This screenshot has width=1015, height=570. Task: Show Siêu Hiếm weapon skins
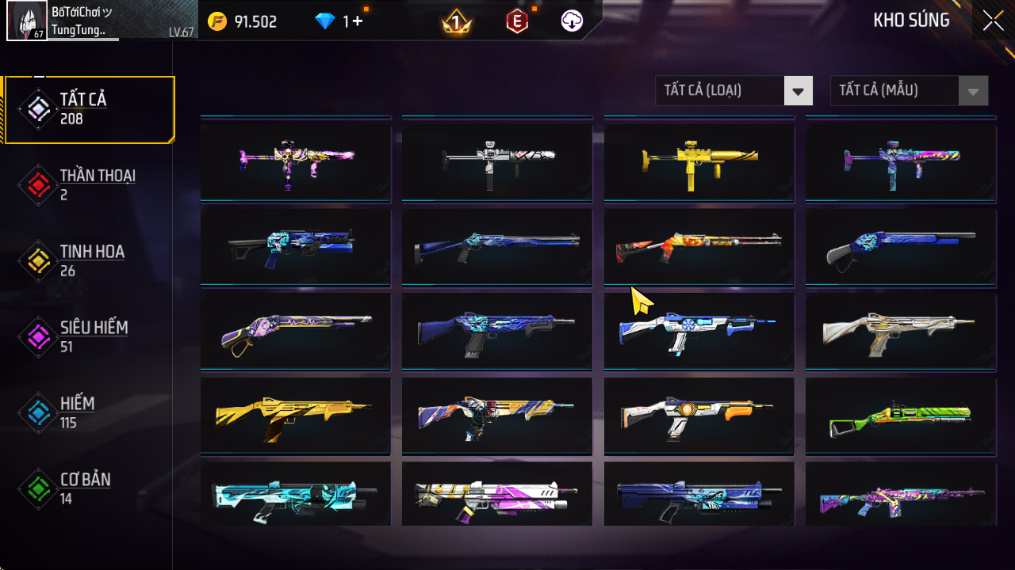[x=90, y=336]
